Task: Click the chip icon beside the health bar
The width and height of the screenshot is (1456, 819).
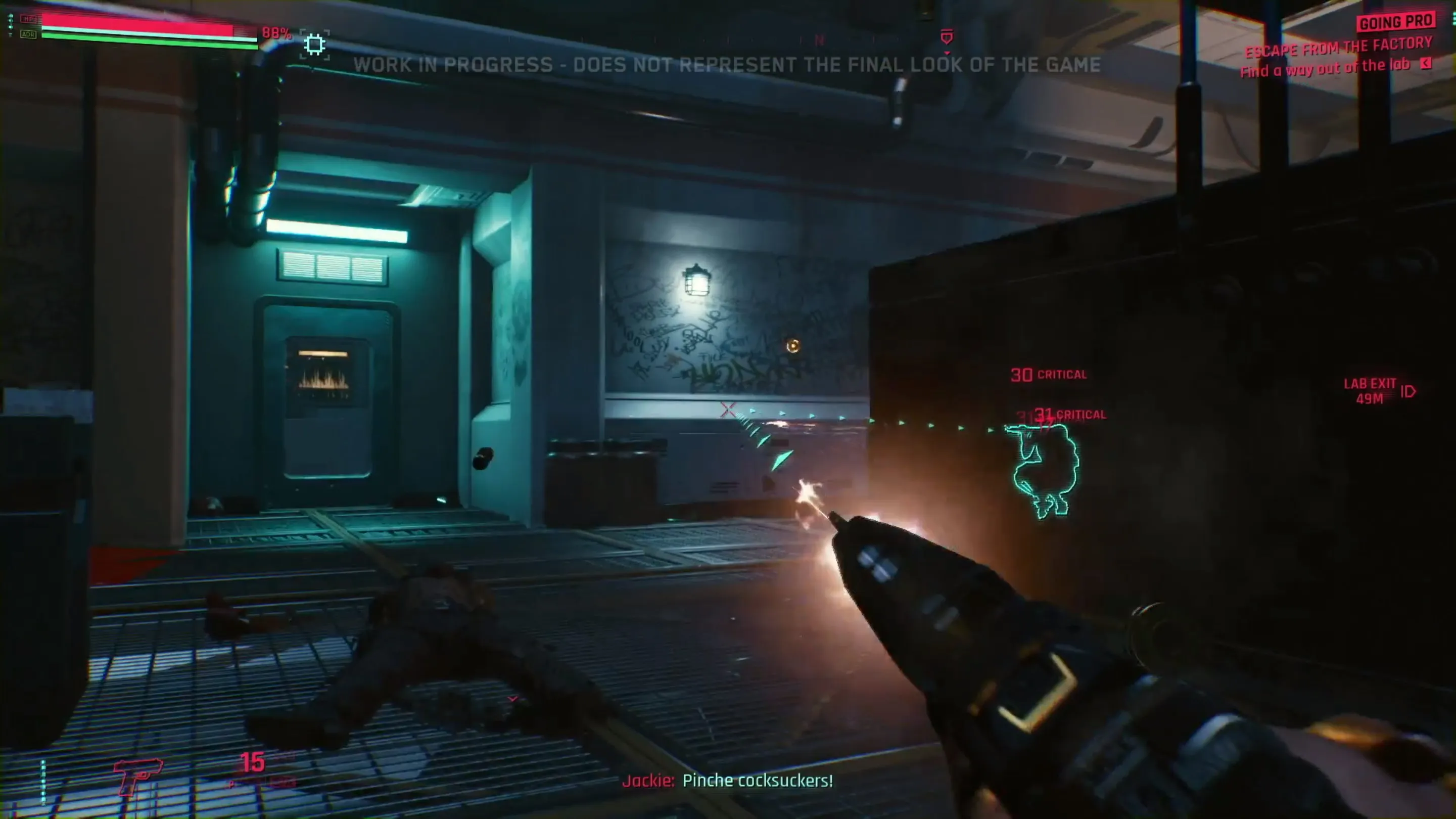Action: (x=314, y=44)
